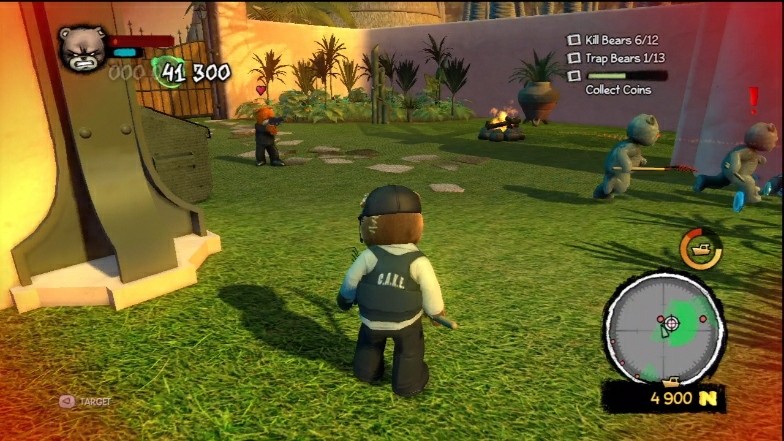The height and width of the screenshot is (441, 784).
Task: Click the angry bear portrait icon
Action: 83,47
